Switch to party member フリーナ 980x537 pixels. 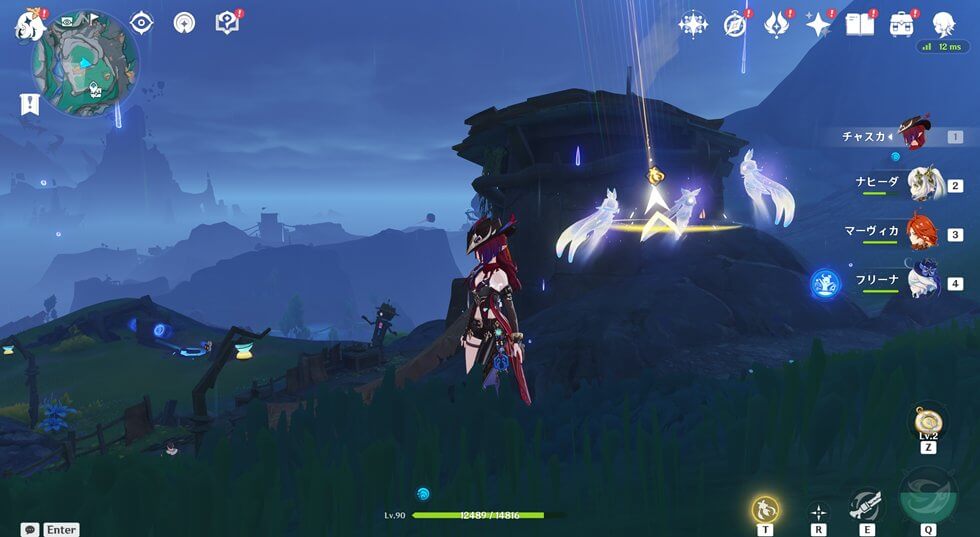click(921, 281)
